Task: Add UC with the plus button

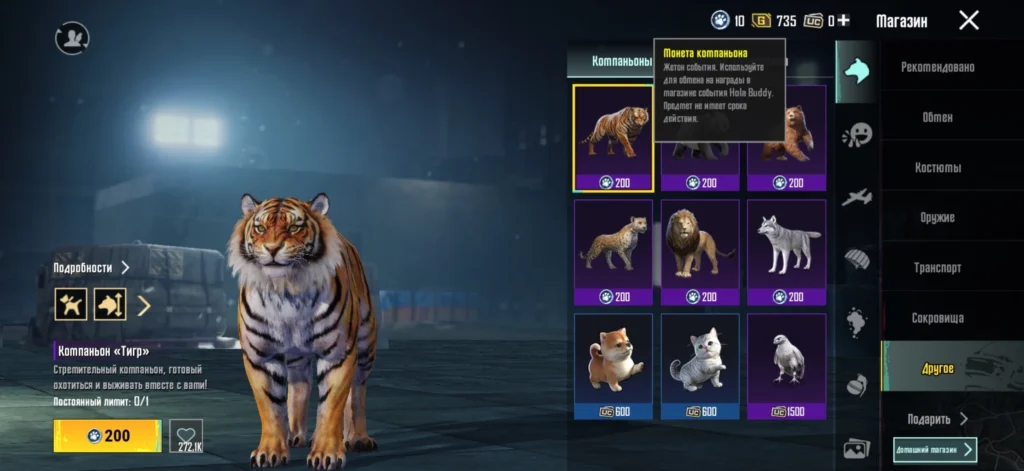Action: (x=843, y=20)
